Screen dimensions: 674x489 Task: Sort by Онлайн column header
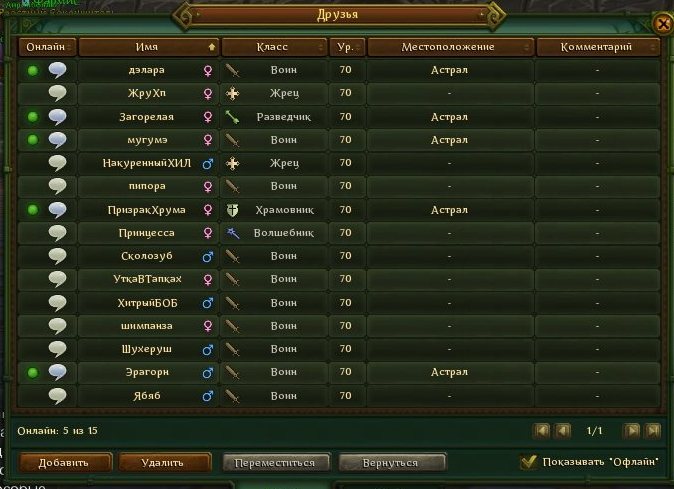click(x=46, y=47)
